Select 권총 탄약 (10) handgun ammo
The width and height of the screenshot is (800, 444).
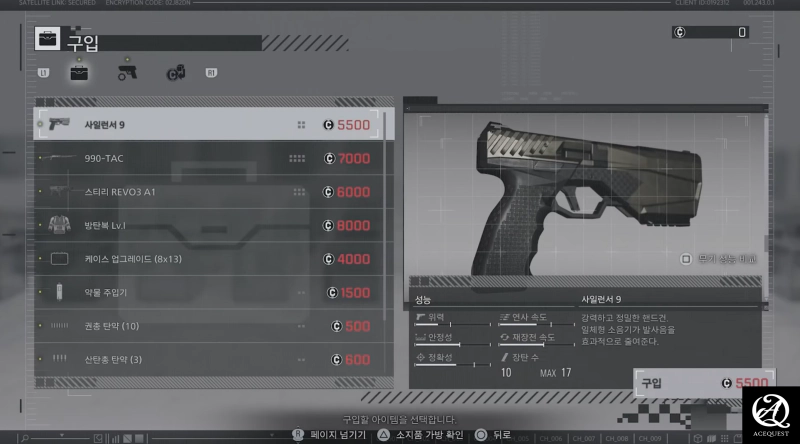(214, 326)
